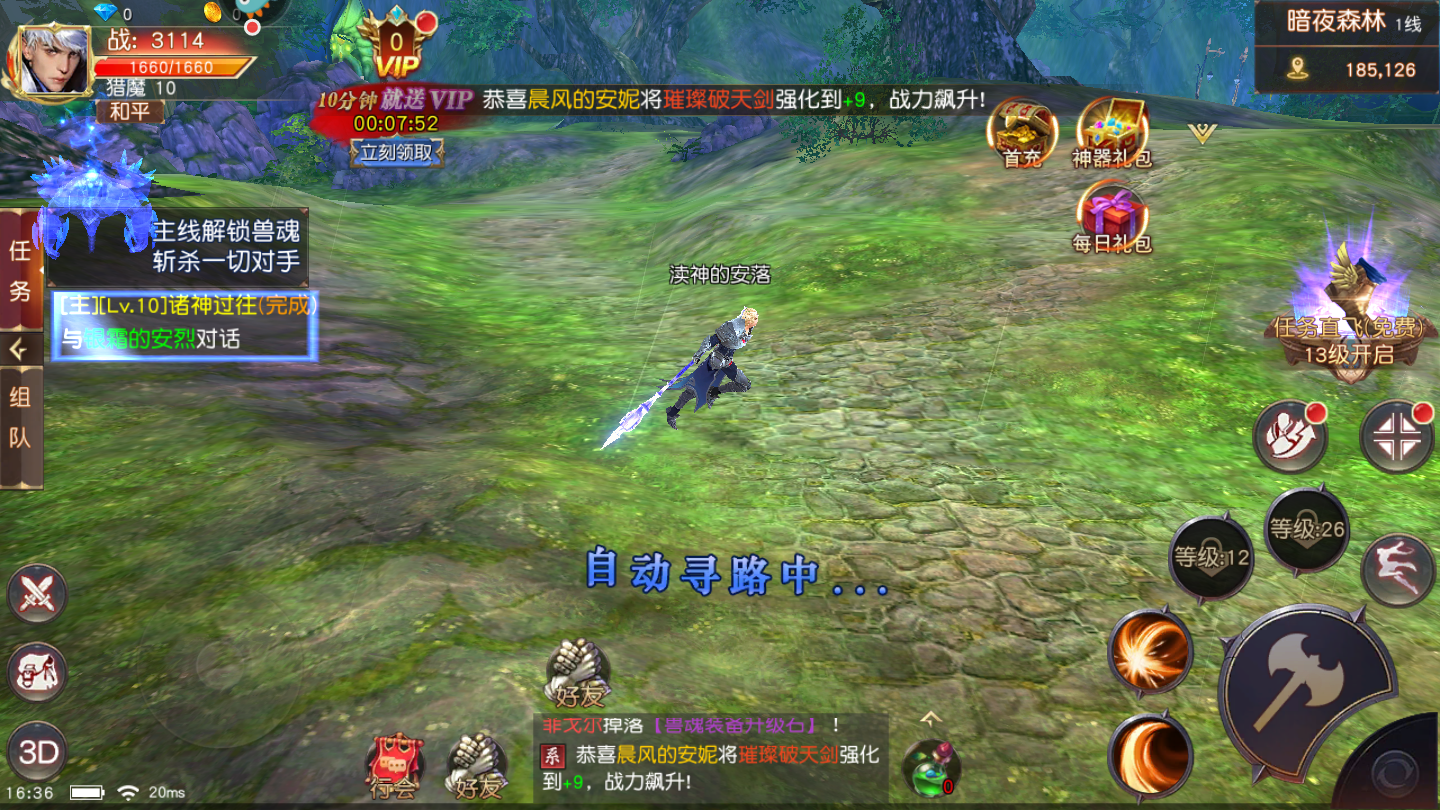This screenshot has width=1440, height=810.
Task: Open the 神器礼包 artifact gift pack
Action: (x=1111, y=132)
